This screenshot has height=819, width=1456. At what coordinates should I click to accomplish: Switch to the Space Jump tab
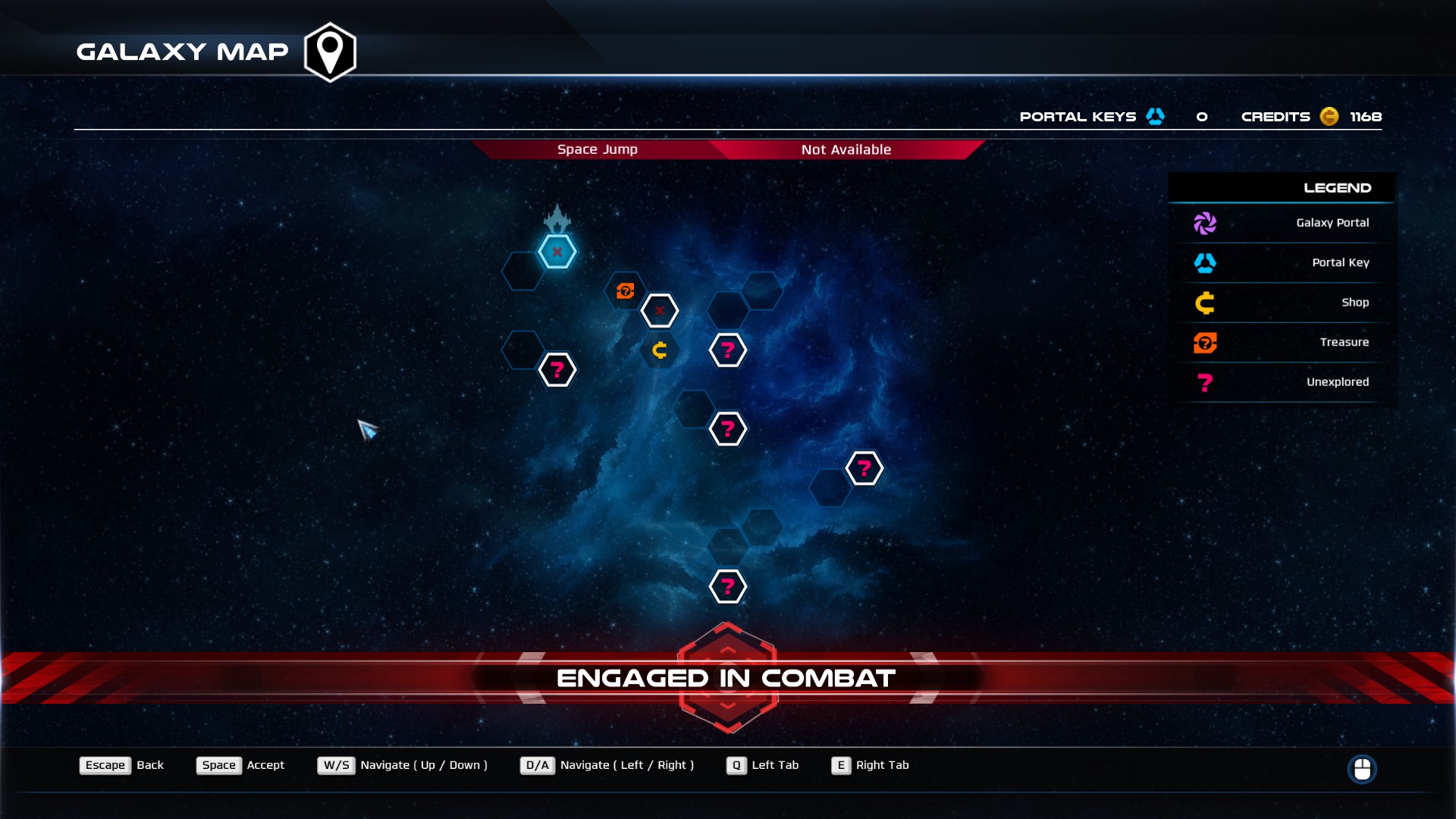click(x=597, y=149)
